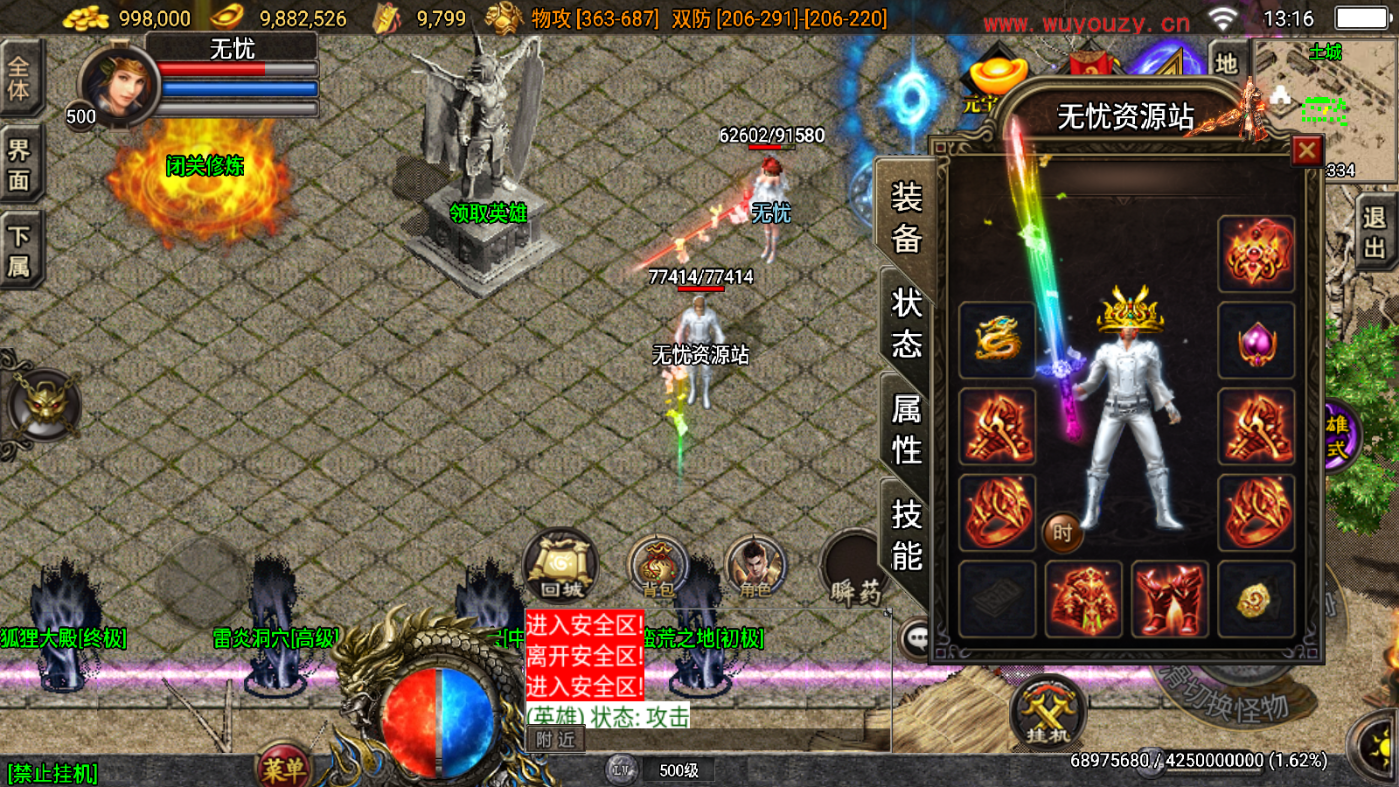Toggle 挂机 auto-battle
The image size is (1399, 787).
coord(1047,712)
